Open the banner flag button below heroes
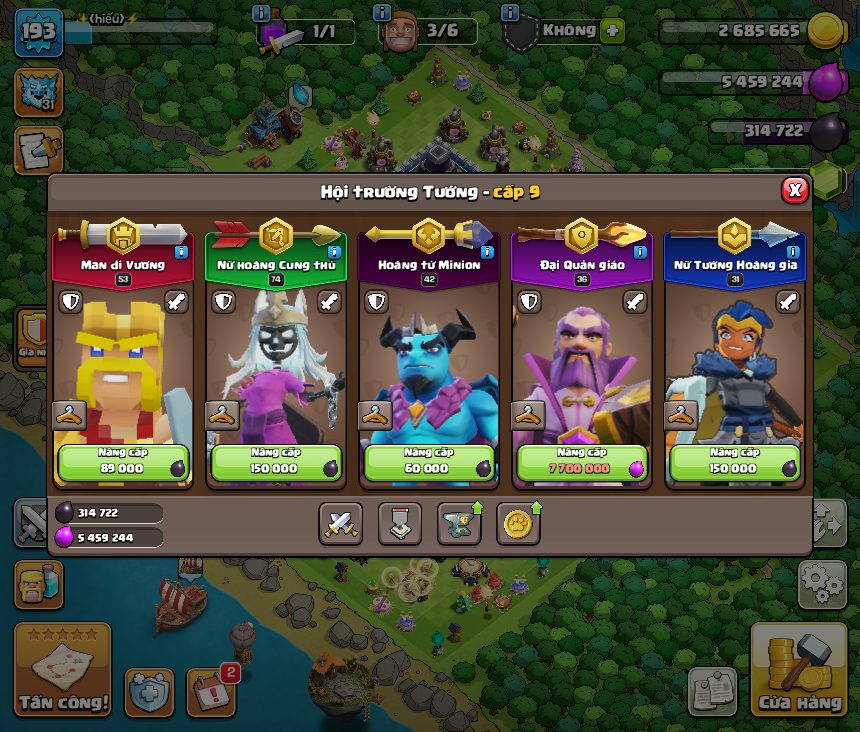The height and width of the screenshot is (732, 860). pos(399,523)
